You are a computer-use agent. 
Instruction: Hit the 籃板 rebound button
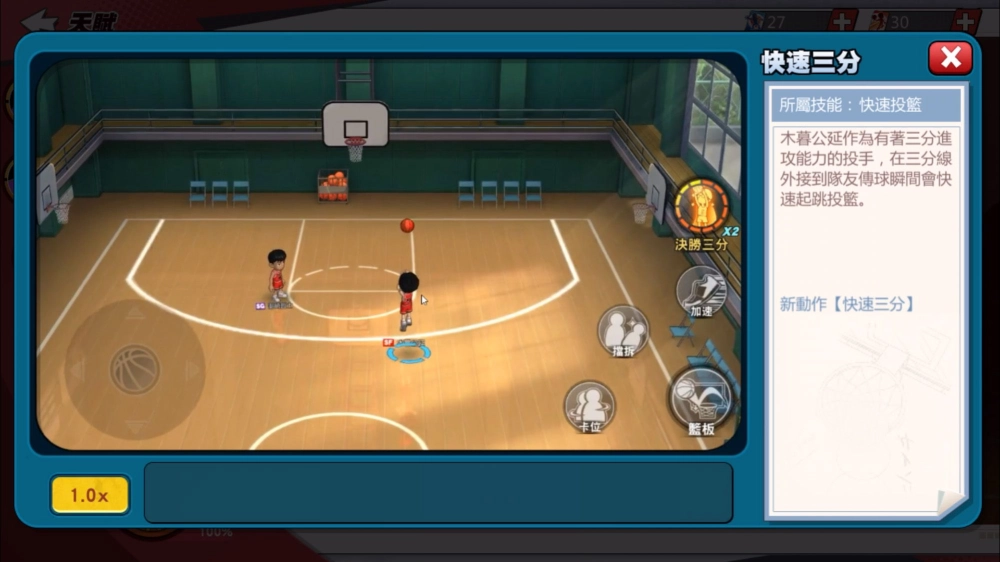click(x=701, y=399)
